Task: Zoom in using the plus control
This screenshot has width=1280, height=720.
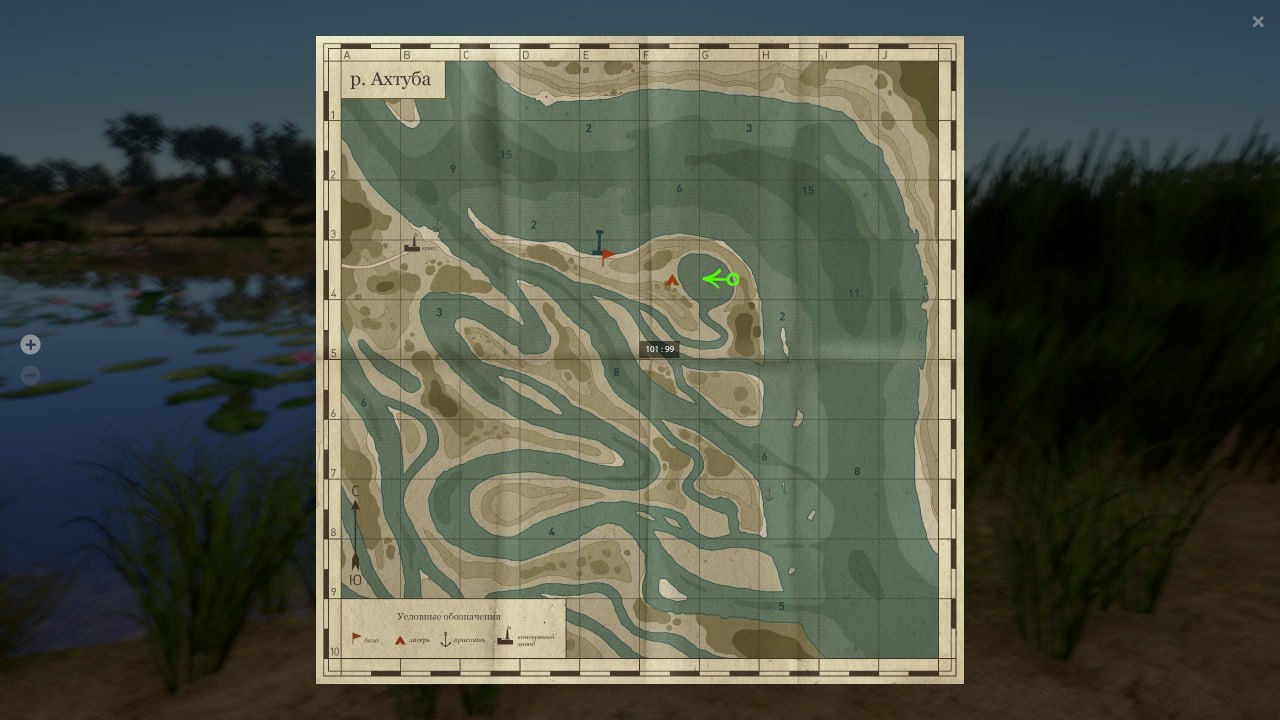Action: coord(30,344)
